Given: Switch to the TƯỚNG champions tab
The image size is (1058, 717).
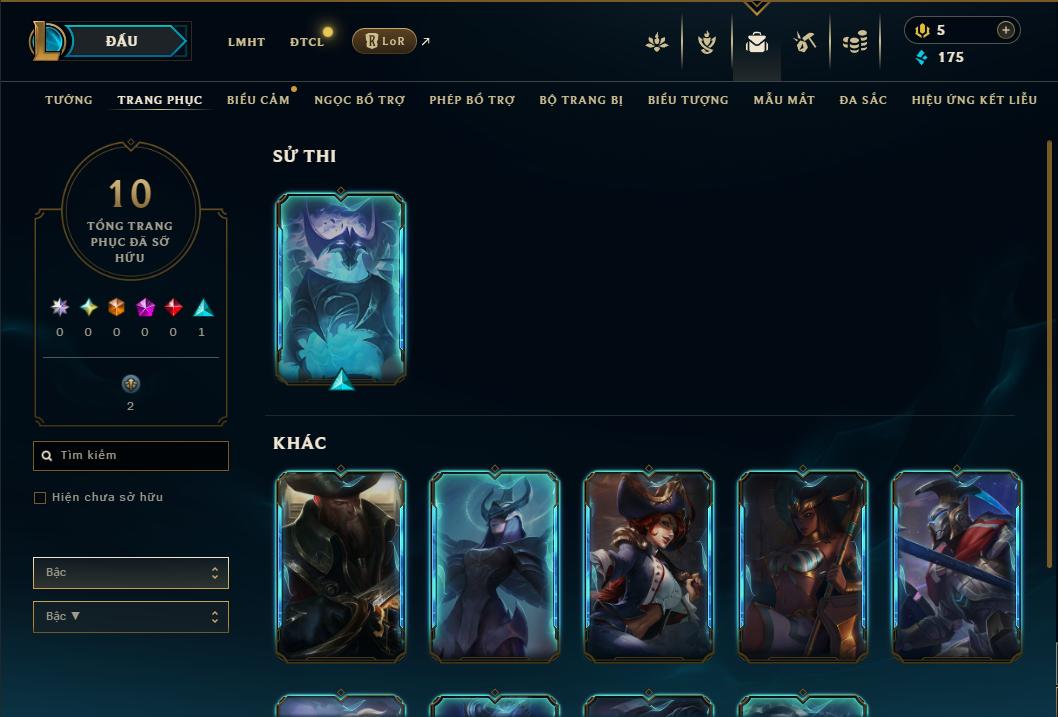Looking at the screenshot, I should [69, 100].
